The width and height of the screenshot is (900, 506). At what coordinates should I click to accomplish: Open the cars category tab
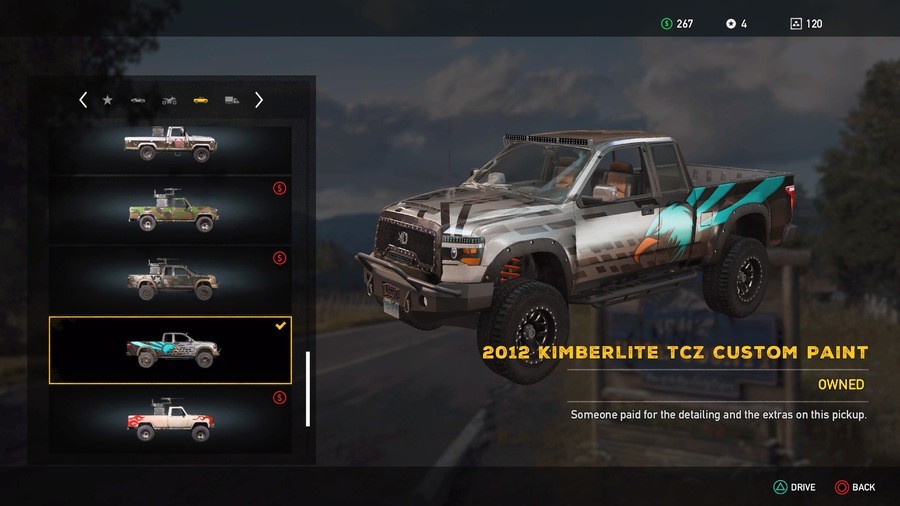coord(138,100)
